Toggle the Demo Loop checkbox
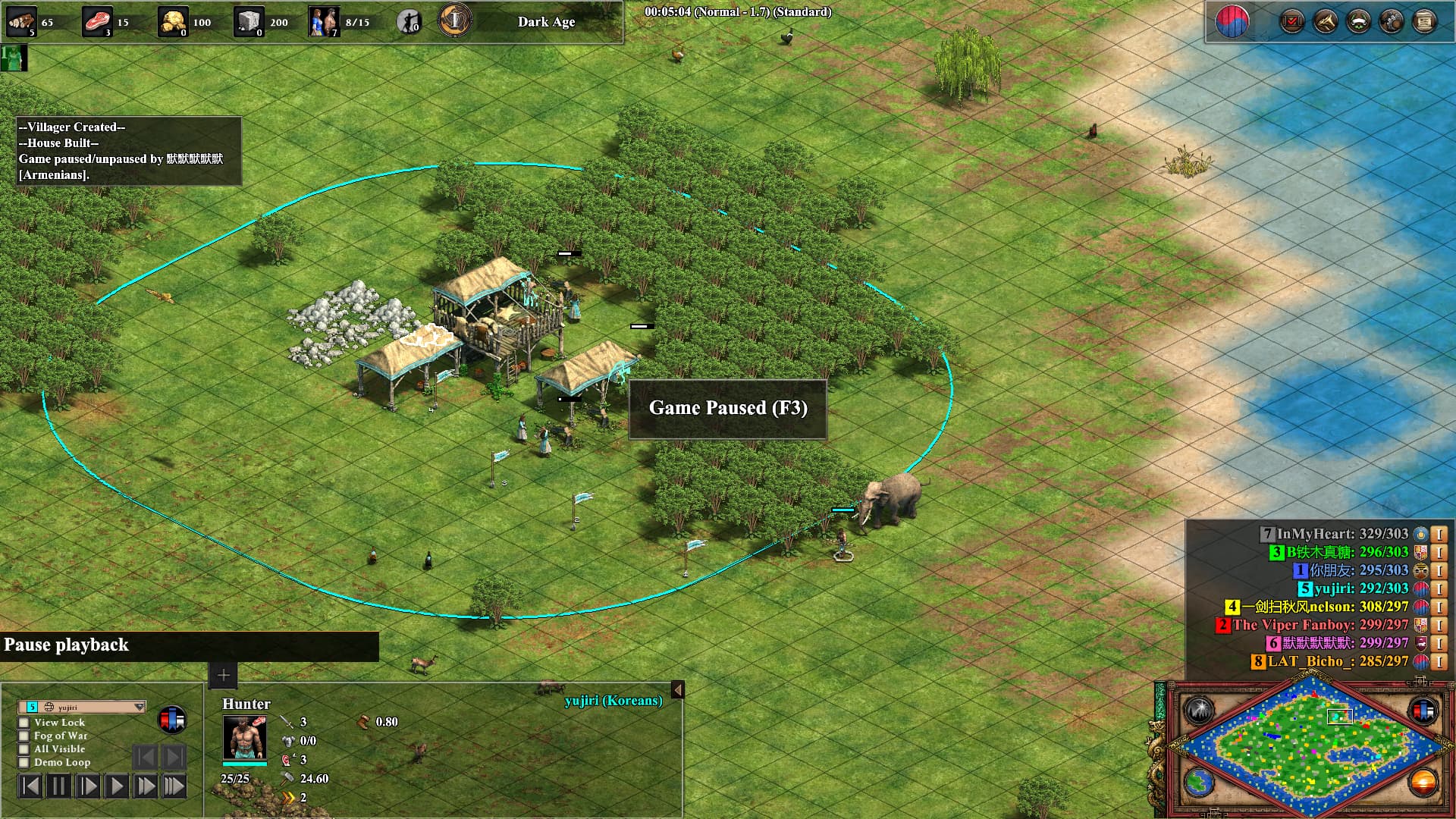 coord(24,762)
